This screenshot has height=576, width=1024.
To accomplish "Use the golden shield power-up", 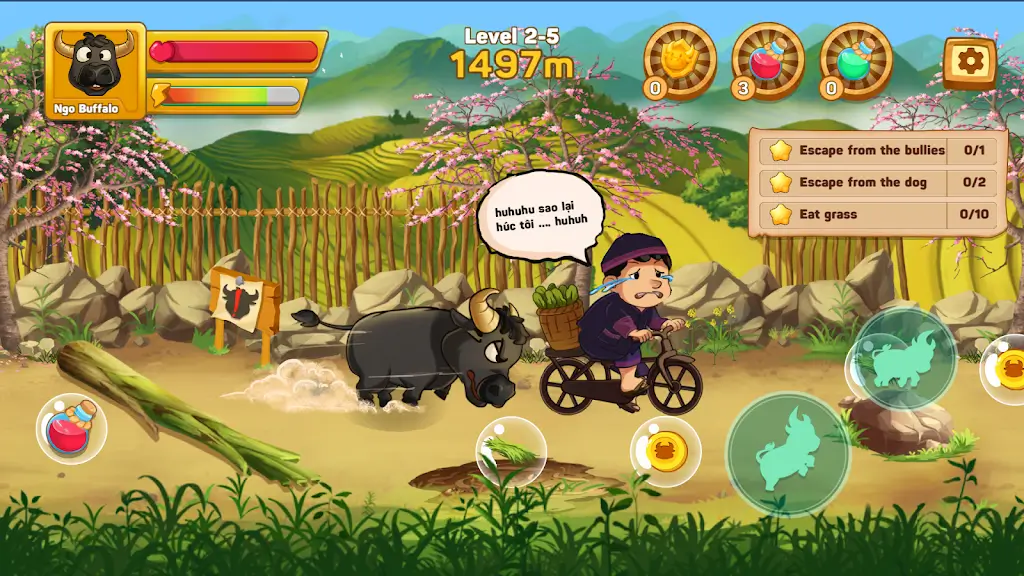I will (x=679, y=59).
